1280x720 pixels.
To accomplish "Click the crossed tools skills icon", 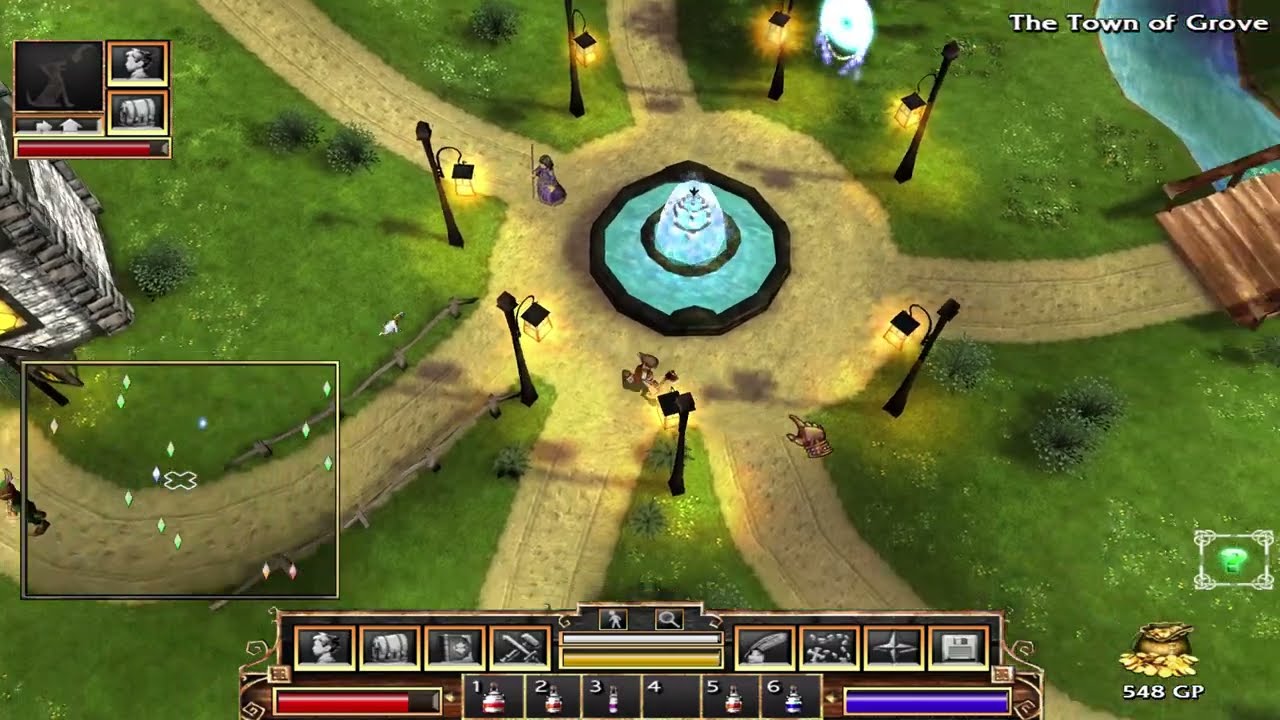I will click(x=520, y=648).
